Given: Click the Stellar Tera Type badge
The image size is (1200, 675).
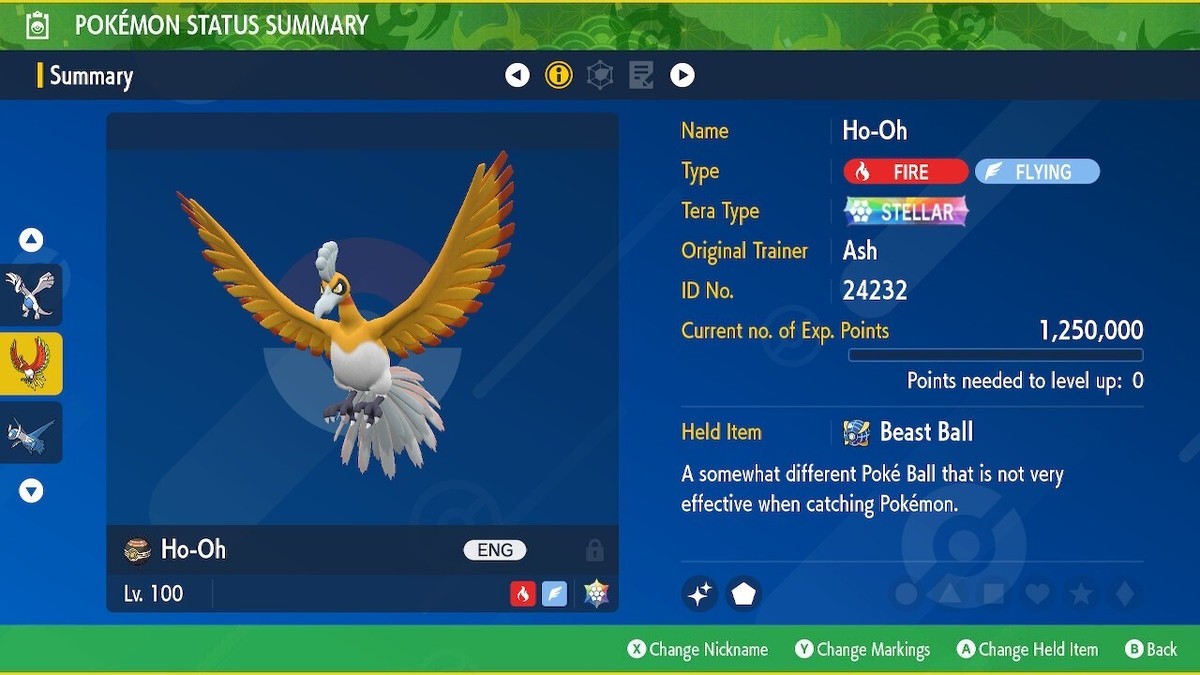Looking at the screenshot, I should click(x=906, y=212).
